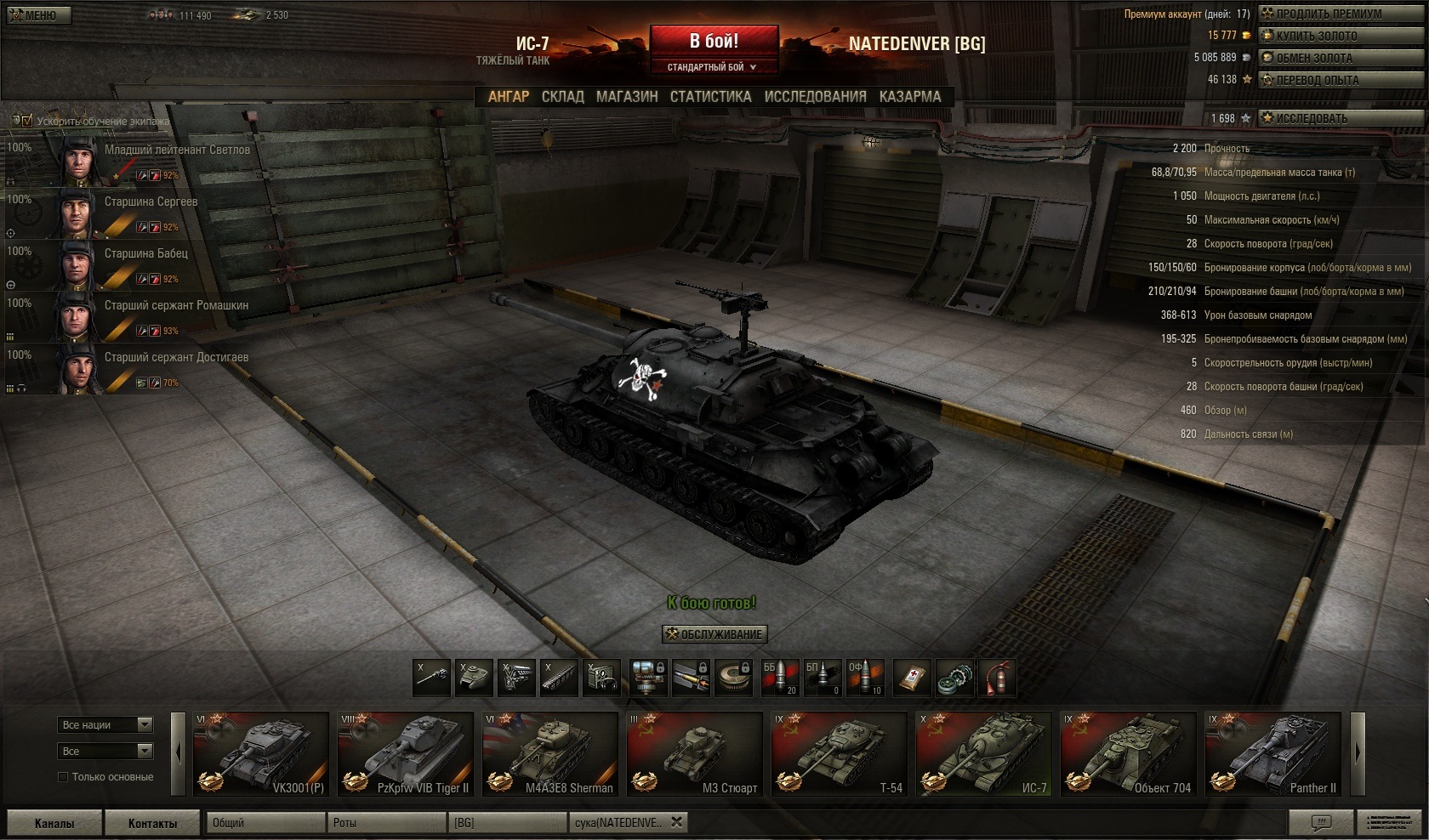
Task: Select the Т-54 tank in the carousel
Action: tap(839, 754)
